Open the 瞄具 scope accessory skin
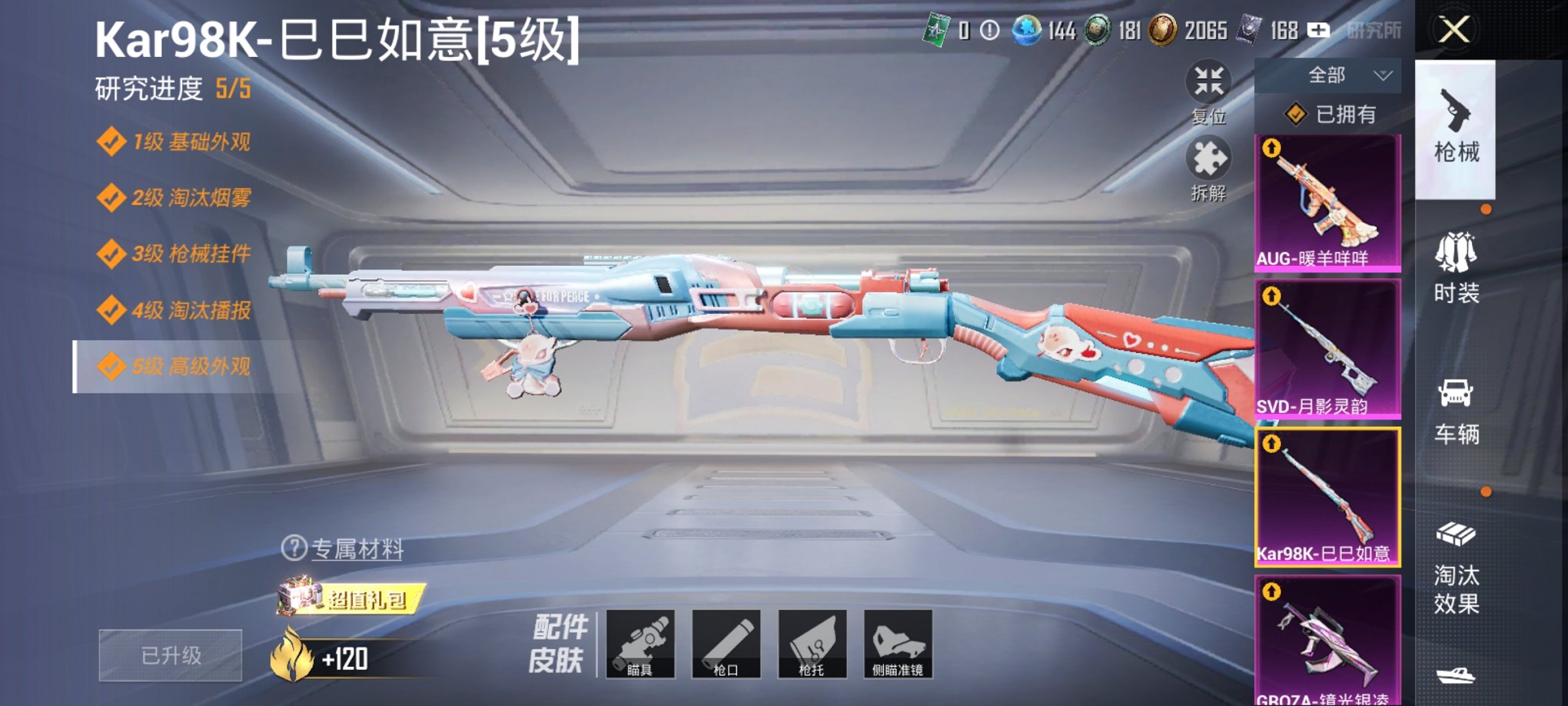 (x=643, y=644)
